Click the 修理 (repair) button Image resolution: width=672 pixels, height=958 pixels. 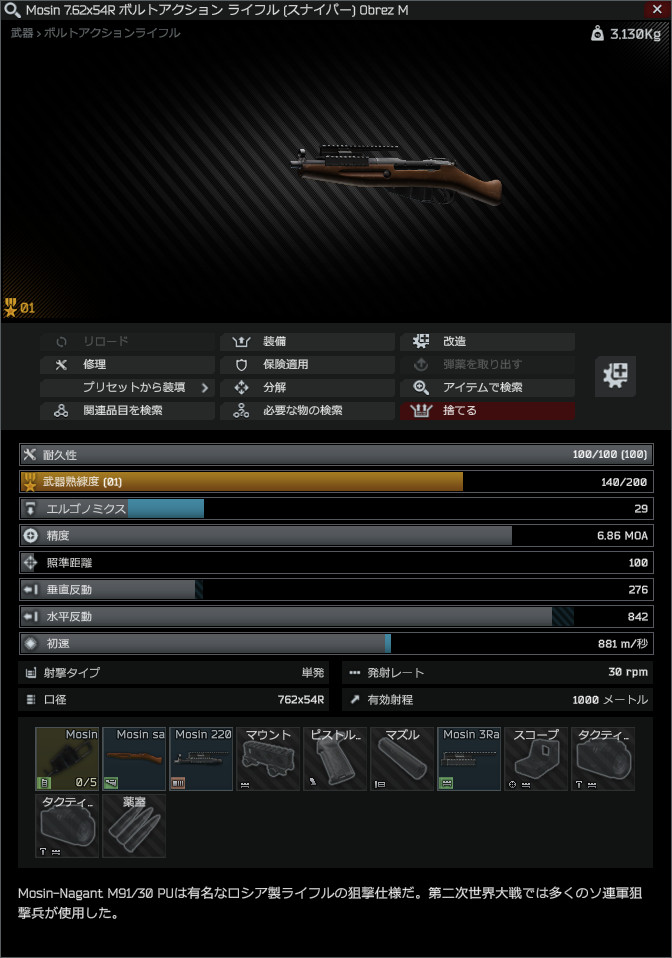pyautogui.click(x=126, y=365)
